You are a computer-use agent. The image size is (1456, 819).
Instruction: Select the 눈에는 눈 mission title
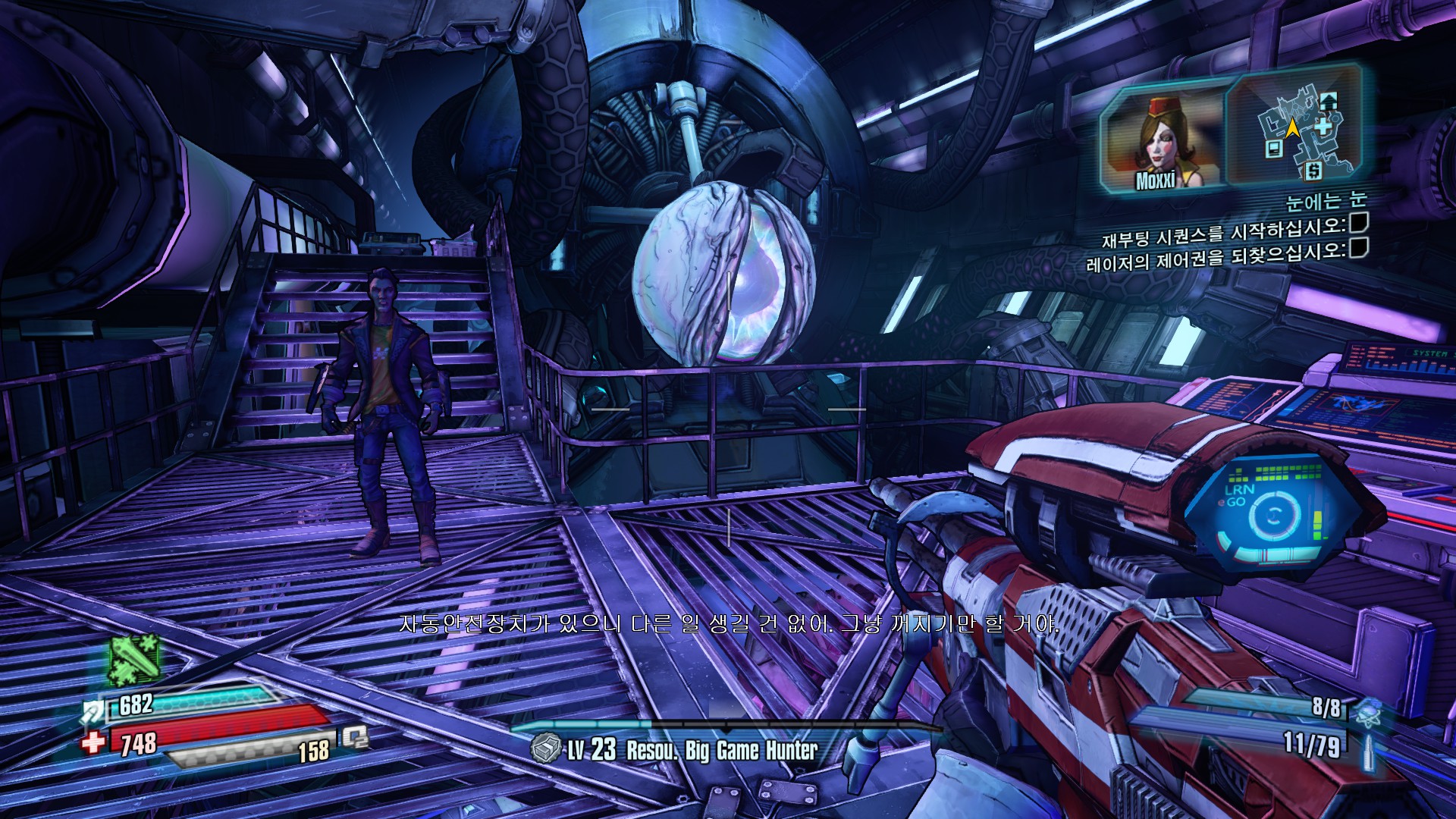tap(1326, 201)
